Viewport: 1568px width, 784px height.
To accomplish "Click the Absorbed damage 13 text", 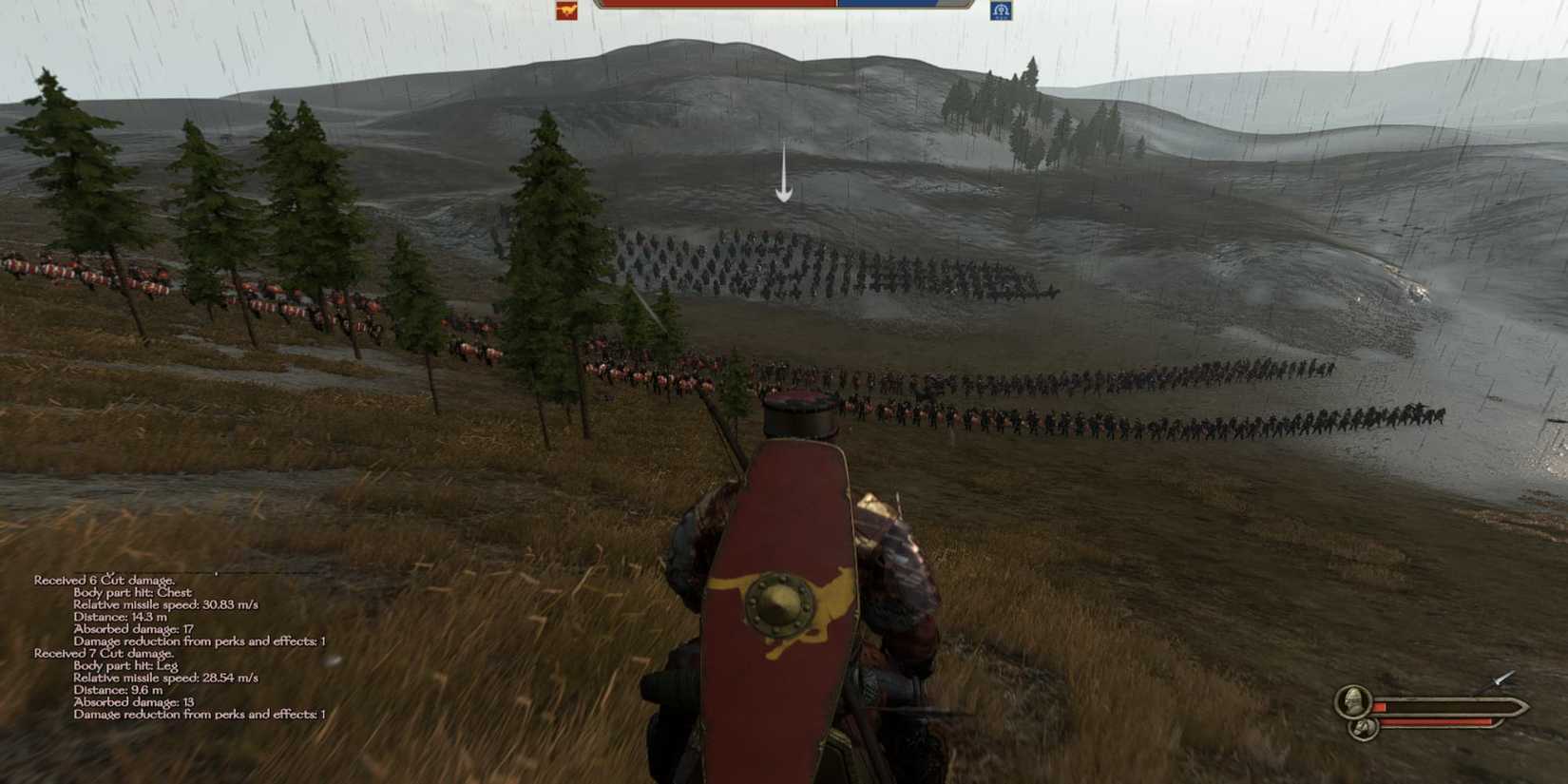I will coord(133,704).
